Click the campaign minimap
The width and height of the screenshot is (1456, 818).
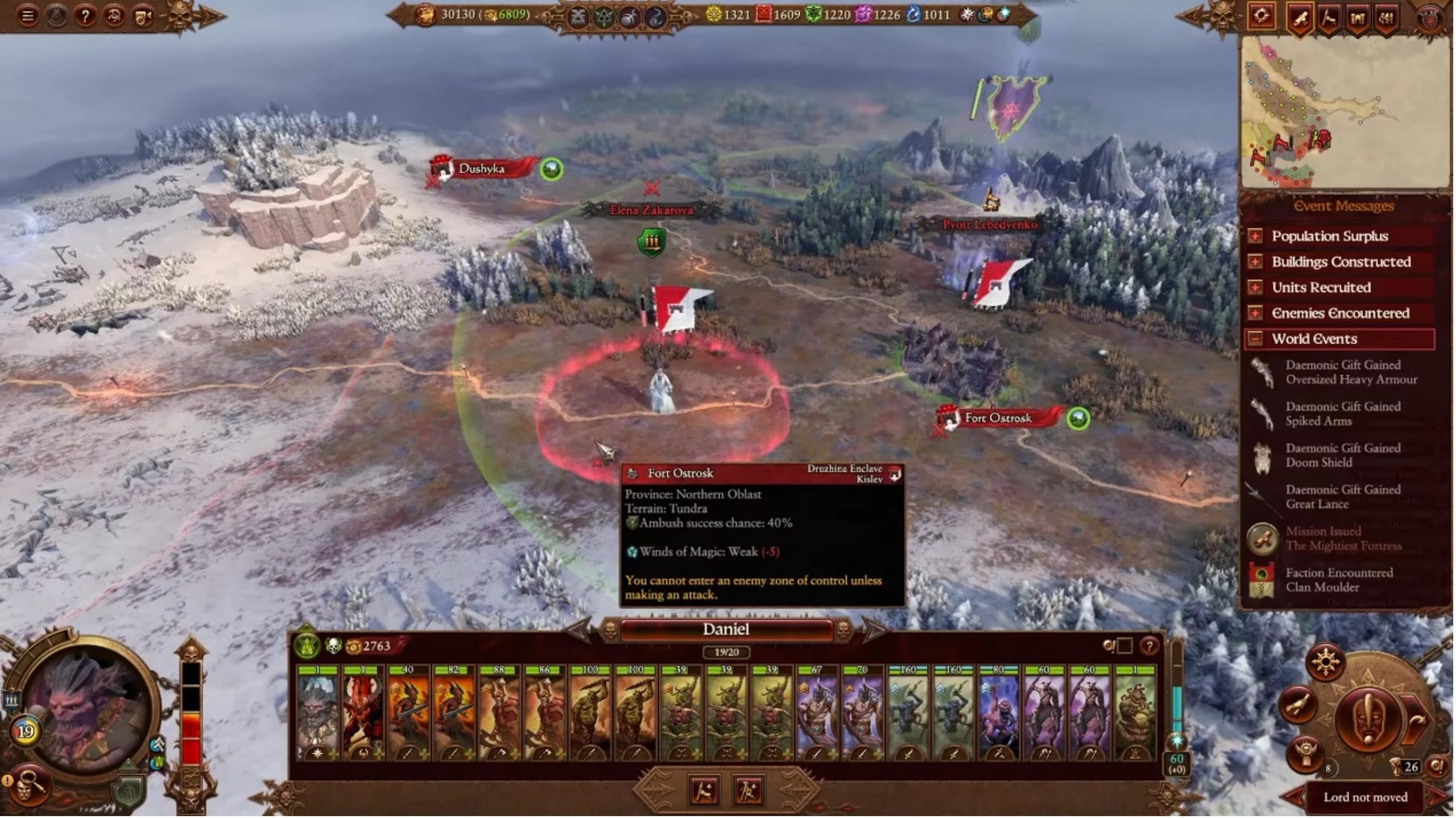(x=1345, y=112)
